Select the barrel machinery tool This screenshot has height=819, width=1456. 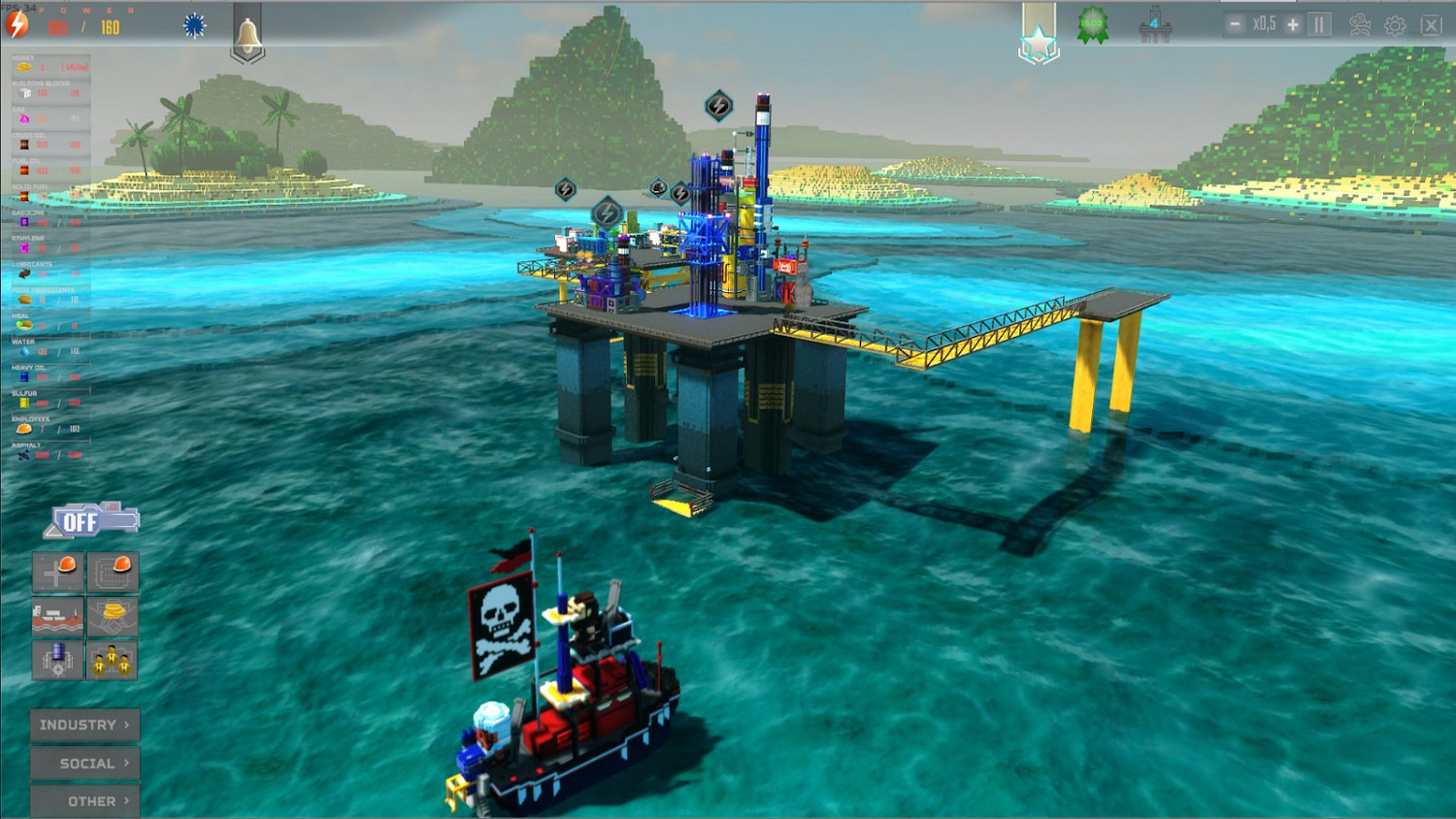(57, 661)
